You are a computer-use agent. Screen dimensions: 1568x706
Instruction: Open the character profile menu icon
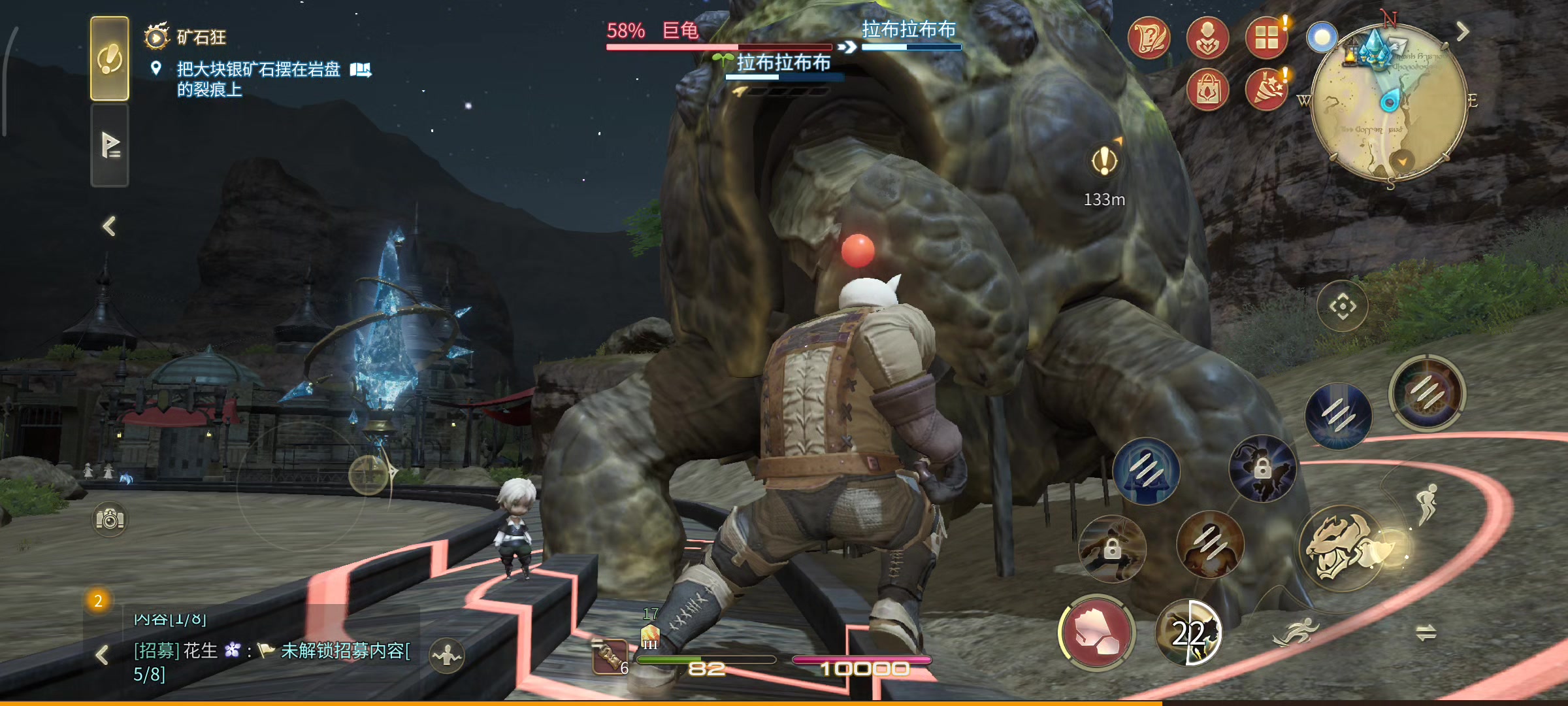(1207, 38)
